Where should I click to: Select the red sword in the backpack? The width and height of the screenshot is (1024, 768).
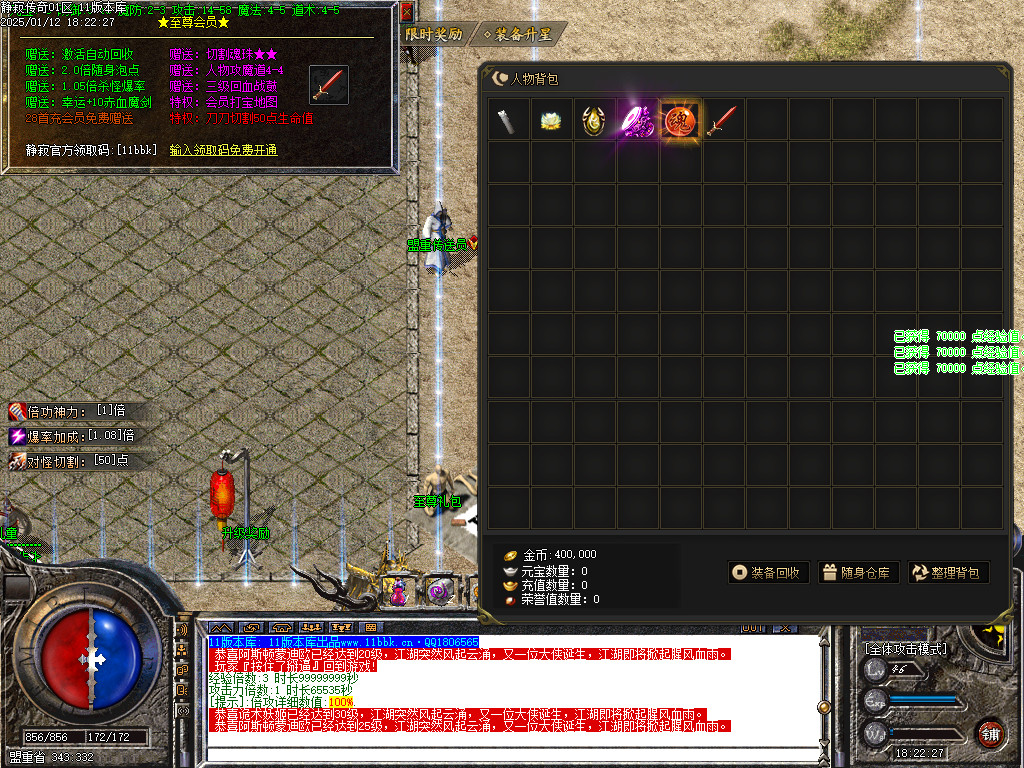tap(722, 120)
